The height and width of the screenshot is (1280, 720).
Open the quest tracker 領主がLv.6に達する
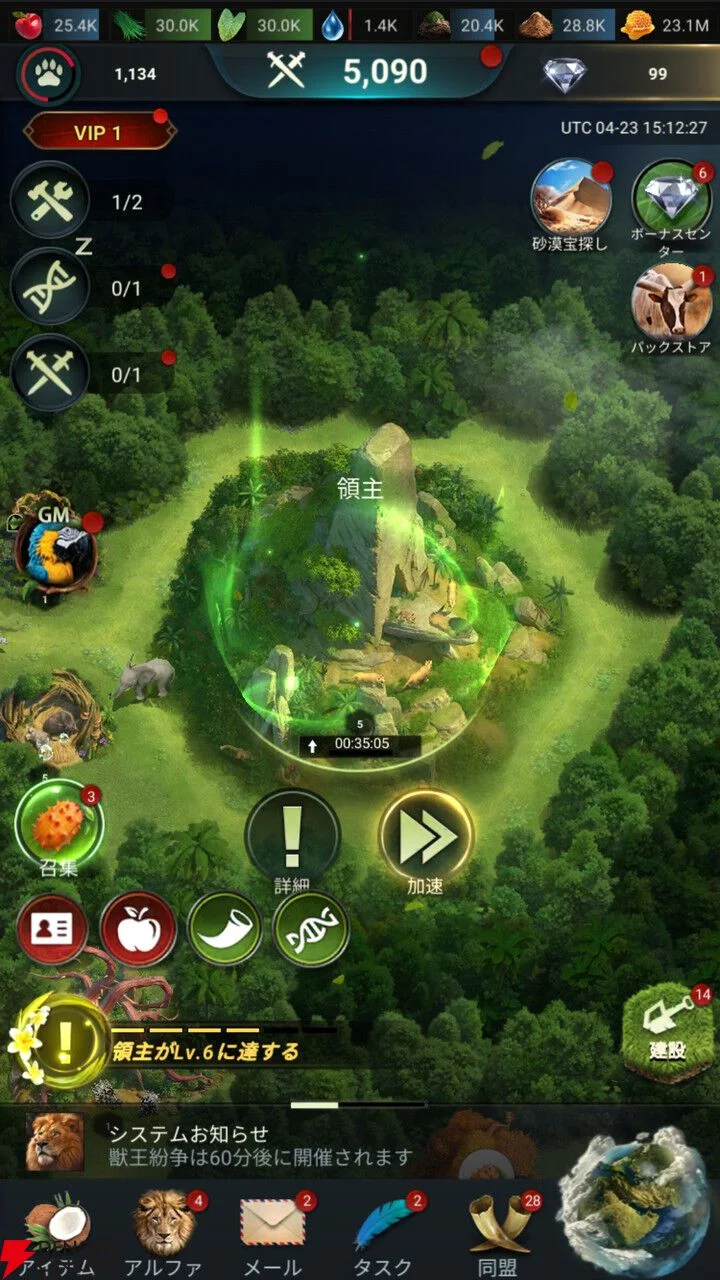pyautogui.click(x=205, y=1051)
